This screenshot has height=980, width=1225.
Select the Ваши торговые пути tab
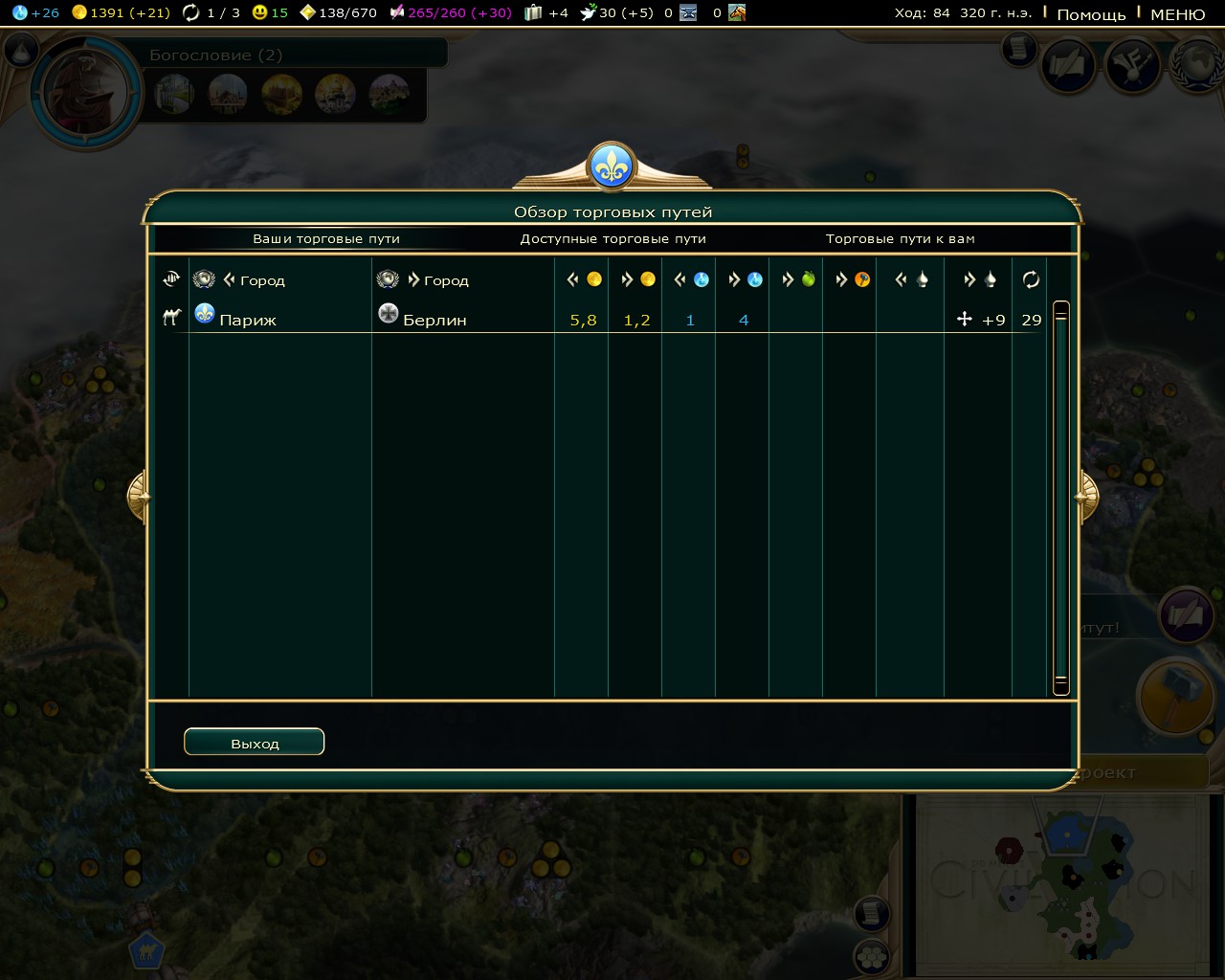click(x=325, y=238)
